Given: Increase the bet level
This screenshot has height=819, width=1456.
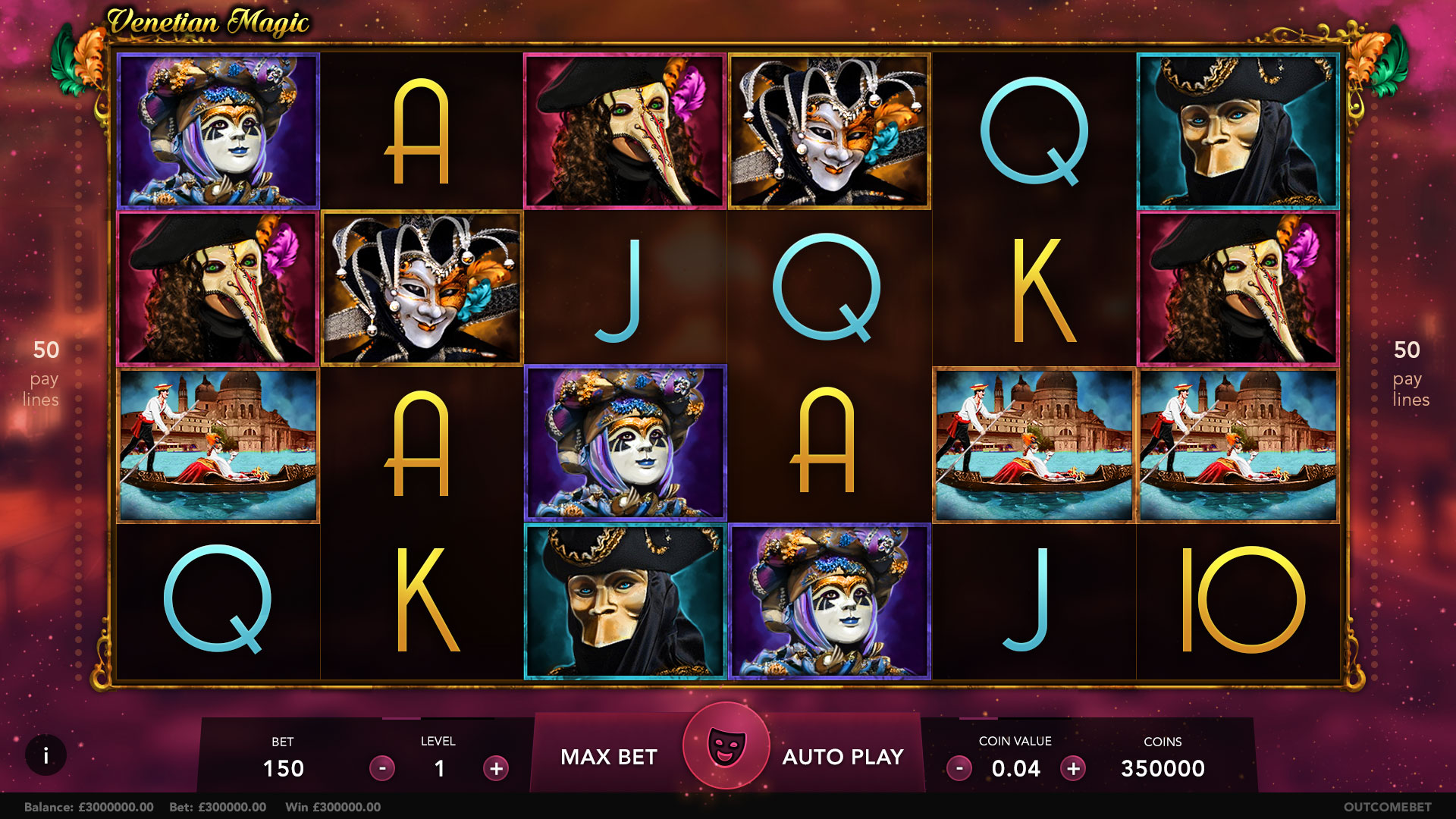Looking at the screenshot, I should click(496, 768).
